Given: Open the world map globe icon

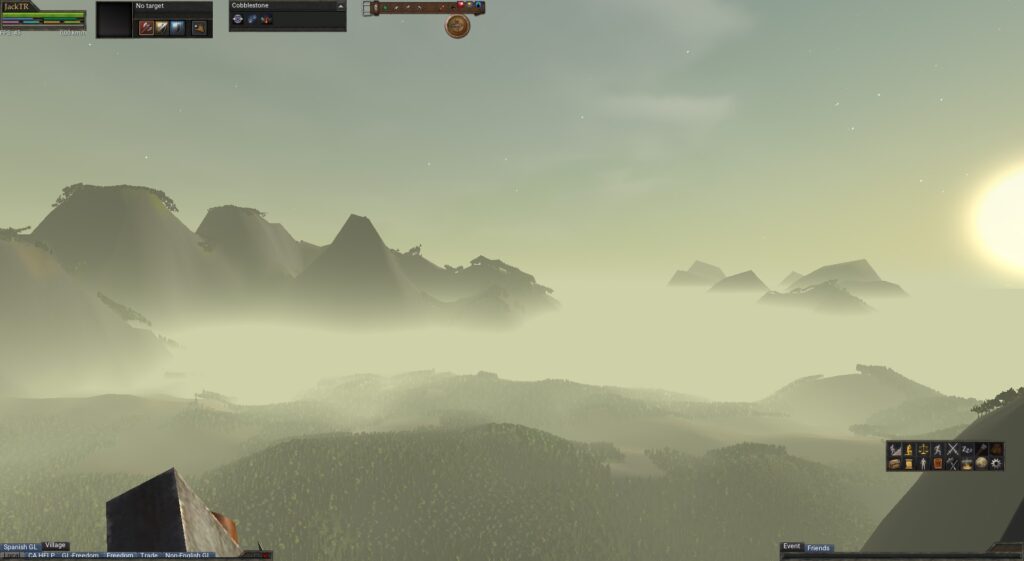Looking at the screenshot, I should [x=981, y=464].
